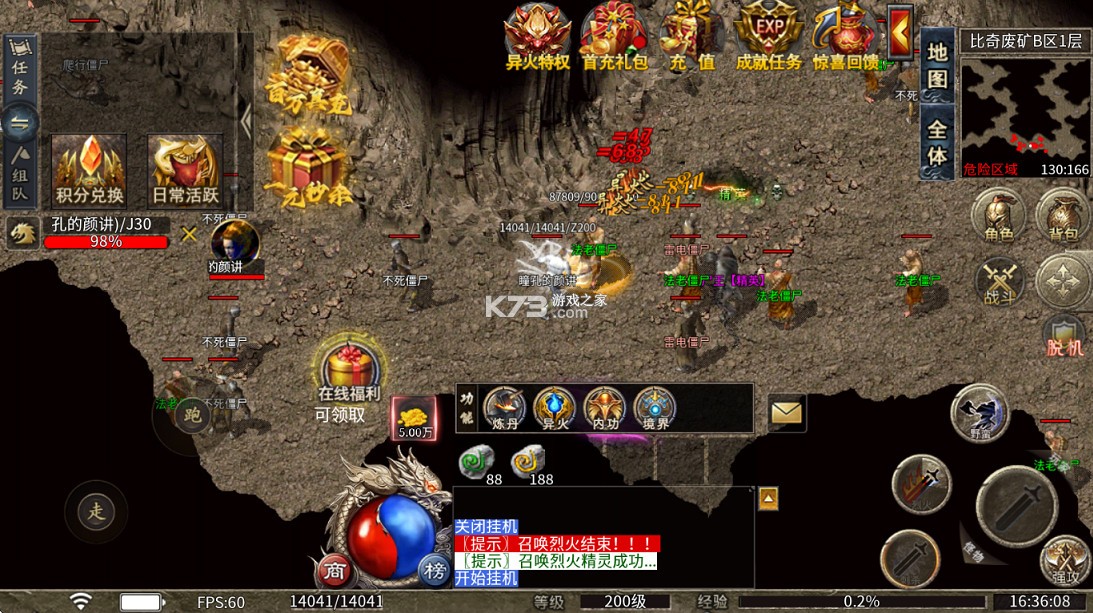The width and height of the screenshot is (1093, 613).
Task: Open the 炼丹 alchemy function
Action: pos(505,409)
